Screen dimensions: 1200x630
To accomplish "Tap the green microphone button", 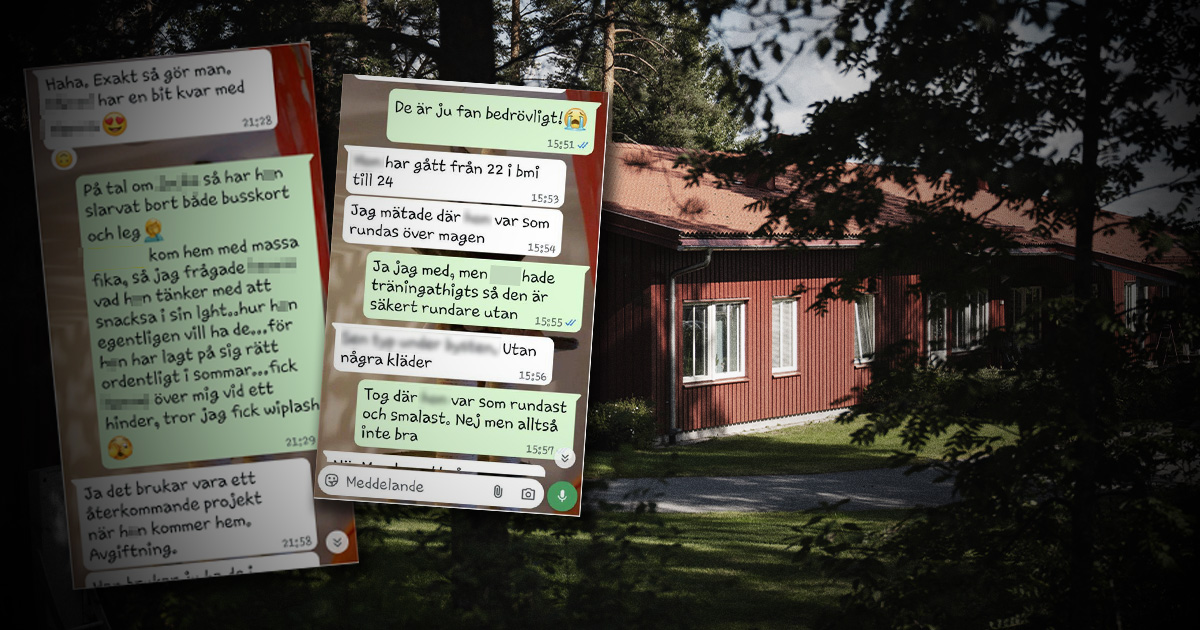I will [x=562, y=495].
